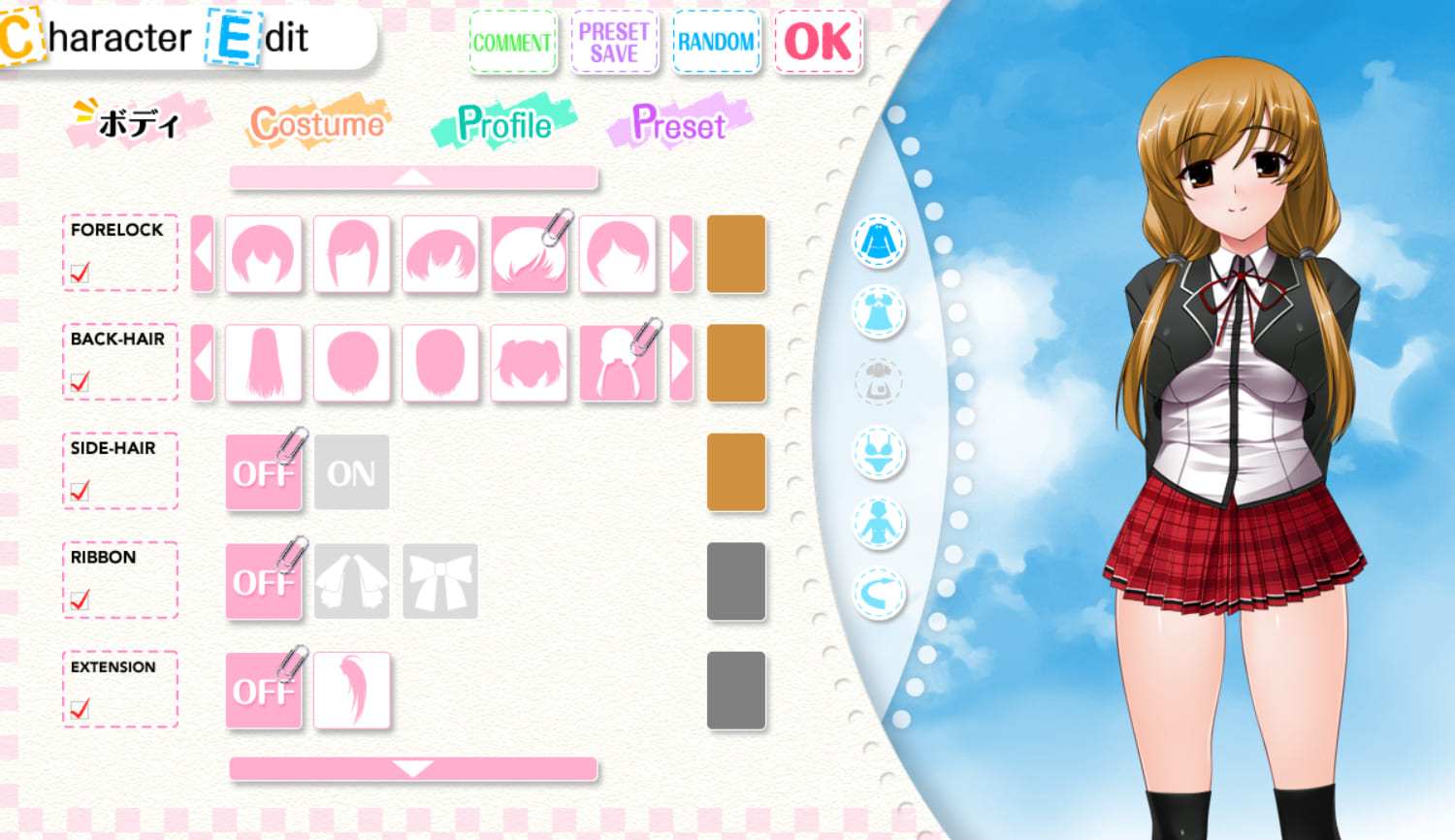
Task: Open the COMMENT button
Action: point(512,43)
